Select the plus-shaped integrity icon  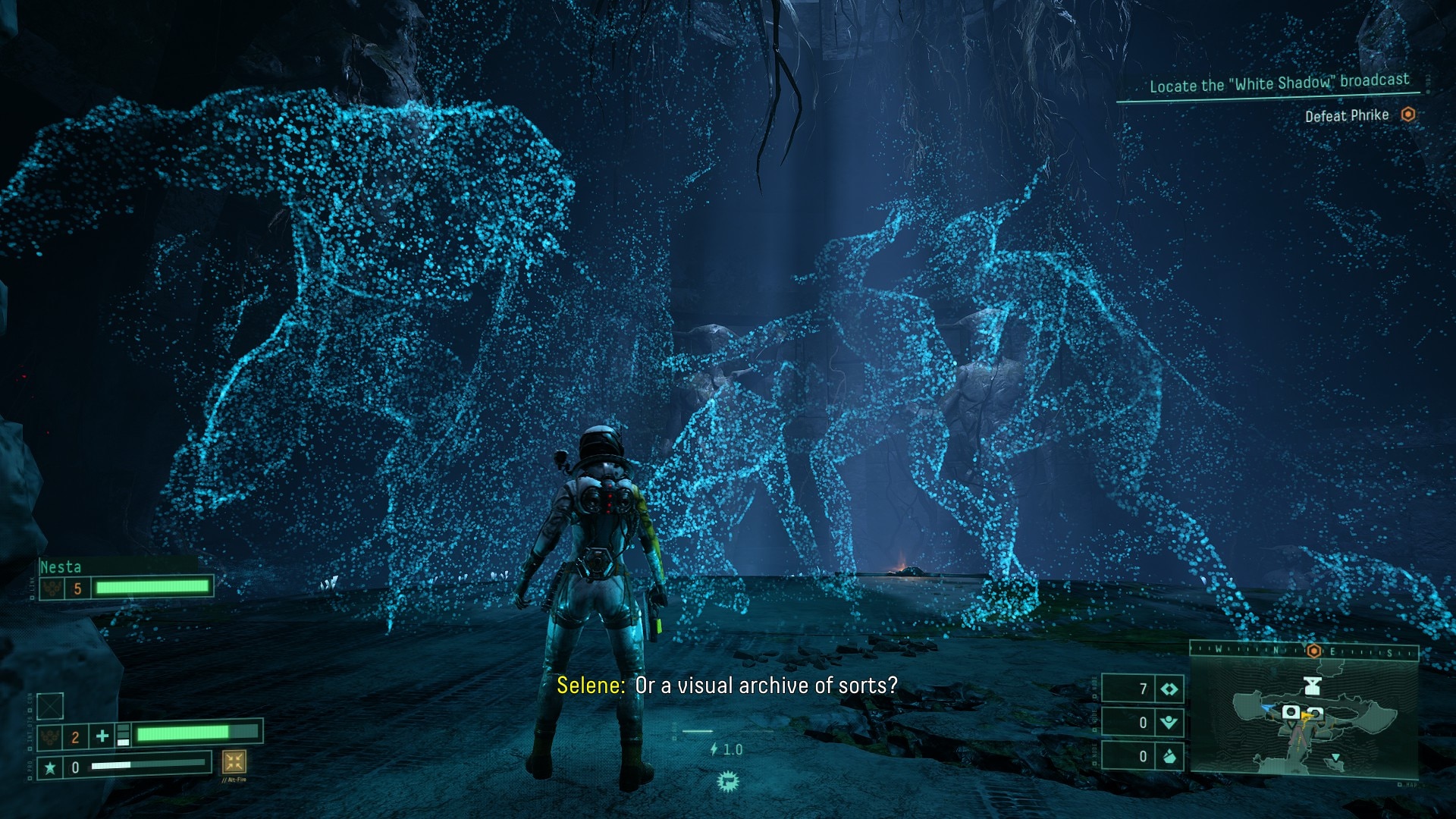pyautogui.click(x=102, y=735)
